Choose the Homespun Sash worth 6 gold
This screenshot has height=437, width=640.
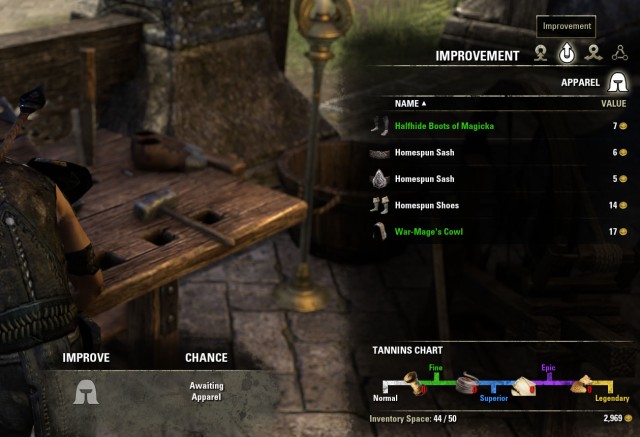point(425,153)
